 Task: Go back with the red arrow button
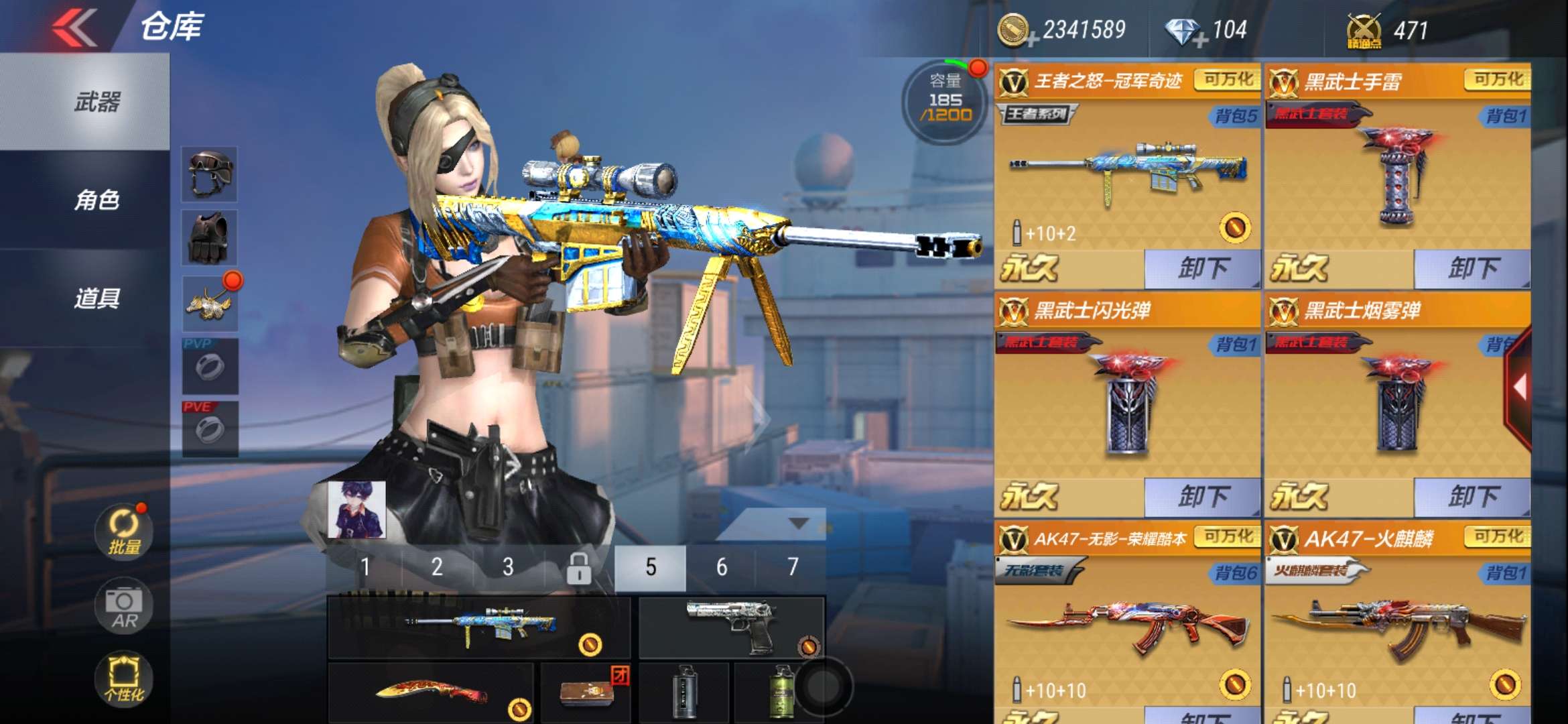pyautogui.click(x=75, y=27)
